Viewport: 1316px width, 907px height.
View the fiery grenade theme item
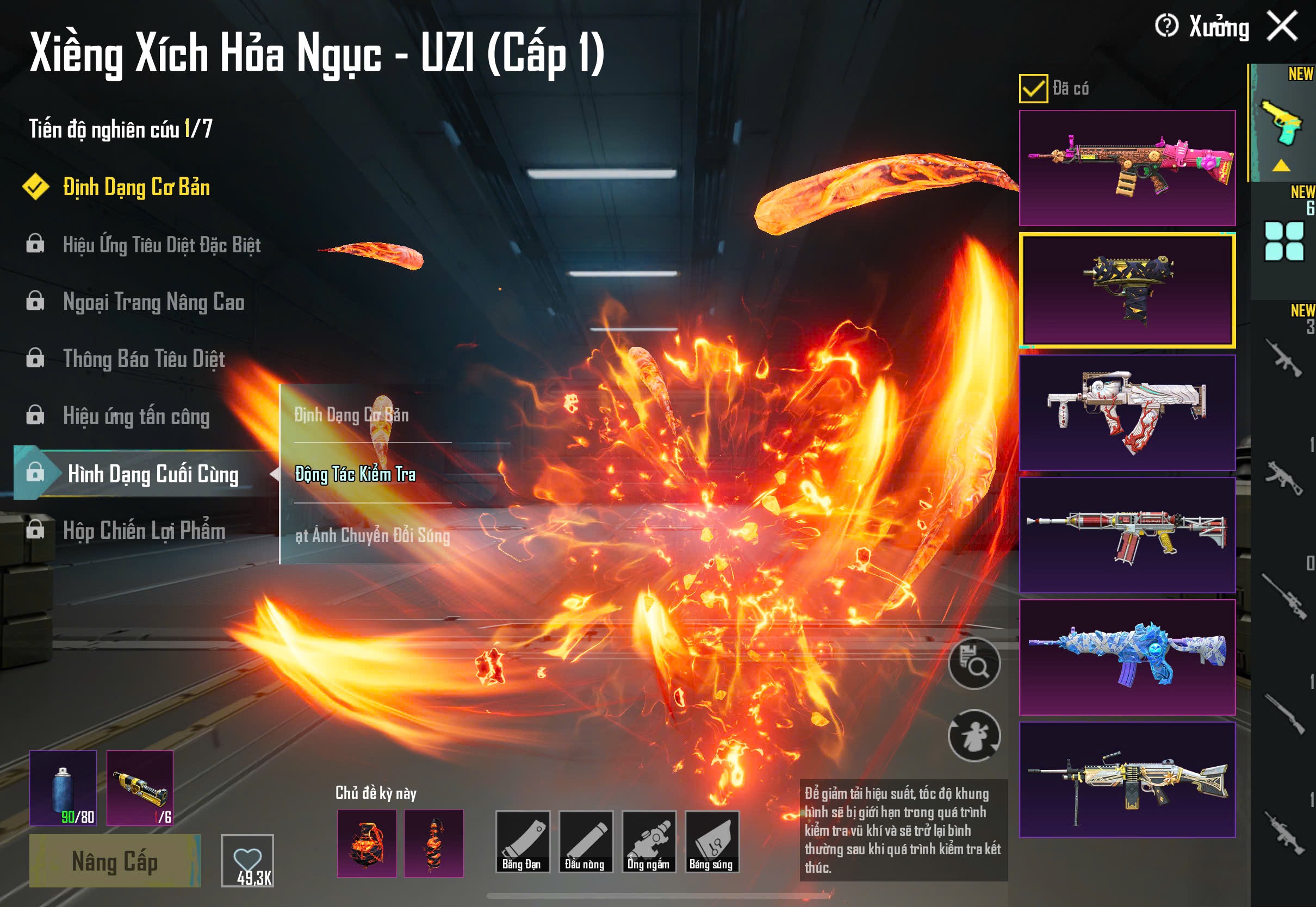point(367,843)
